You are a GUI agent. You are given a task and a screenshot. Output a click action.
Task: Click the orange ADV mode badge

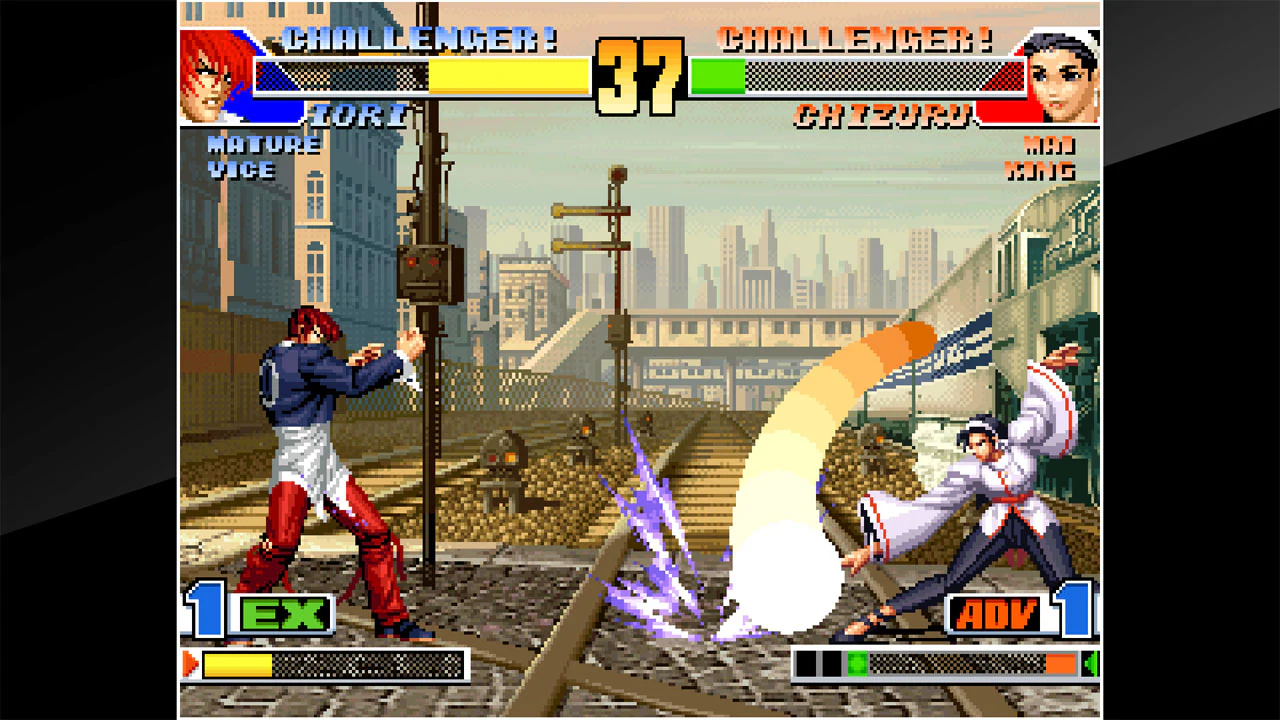996,615
